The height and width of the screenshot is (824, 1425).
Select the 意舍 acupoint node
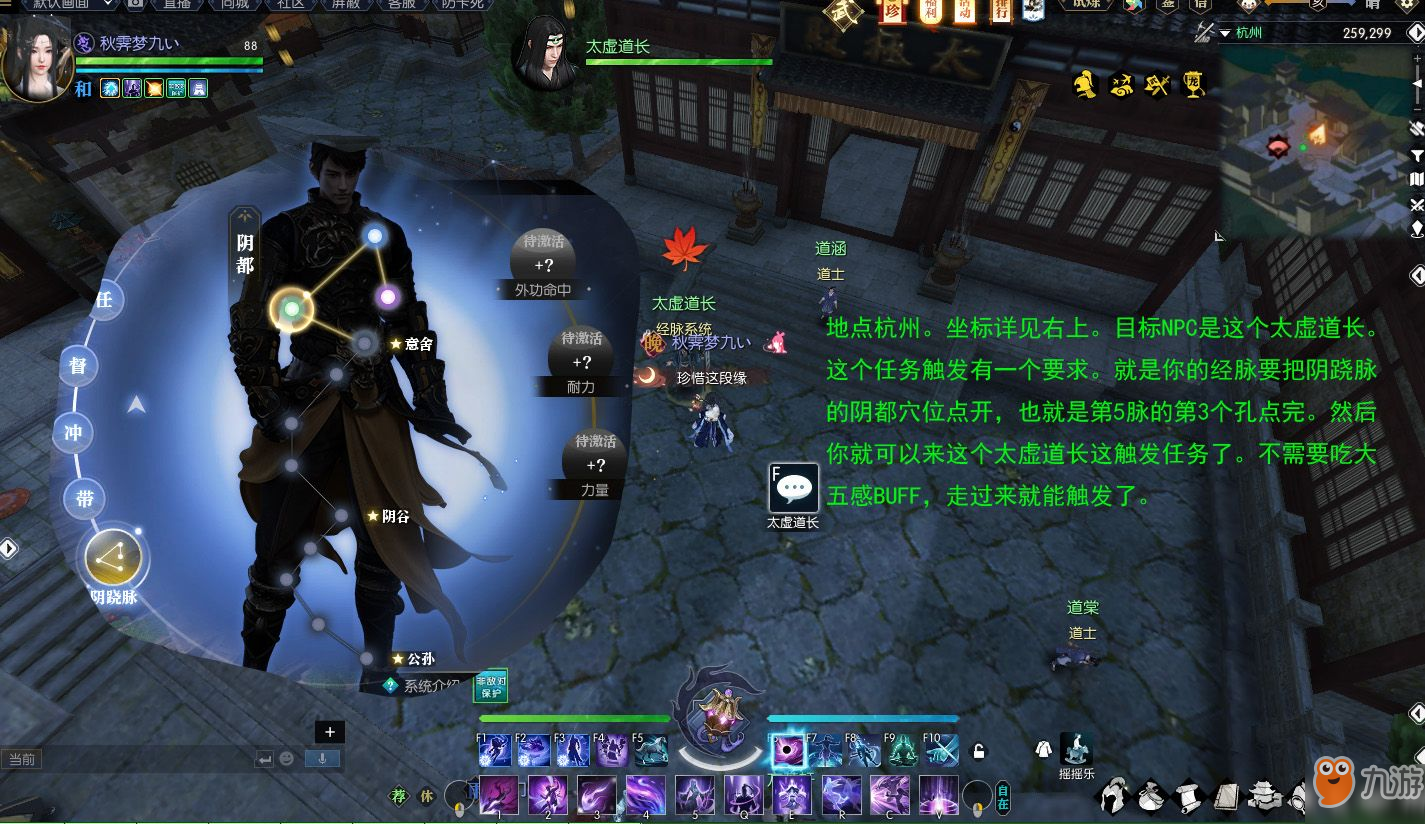coord(365,344)
